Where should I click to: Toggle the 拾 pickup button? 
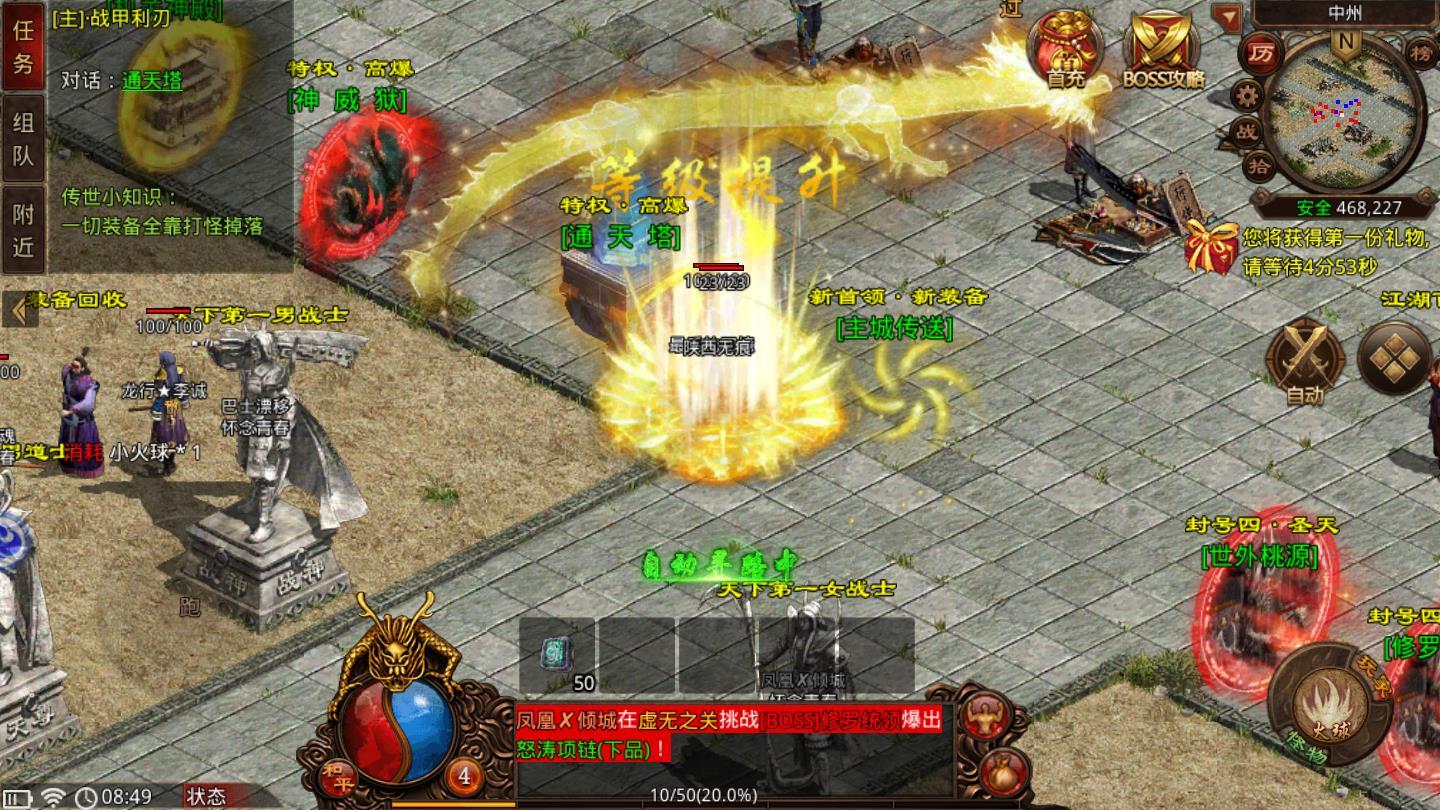pos(1259,165)
